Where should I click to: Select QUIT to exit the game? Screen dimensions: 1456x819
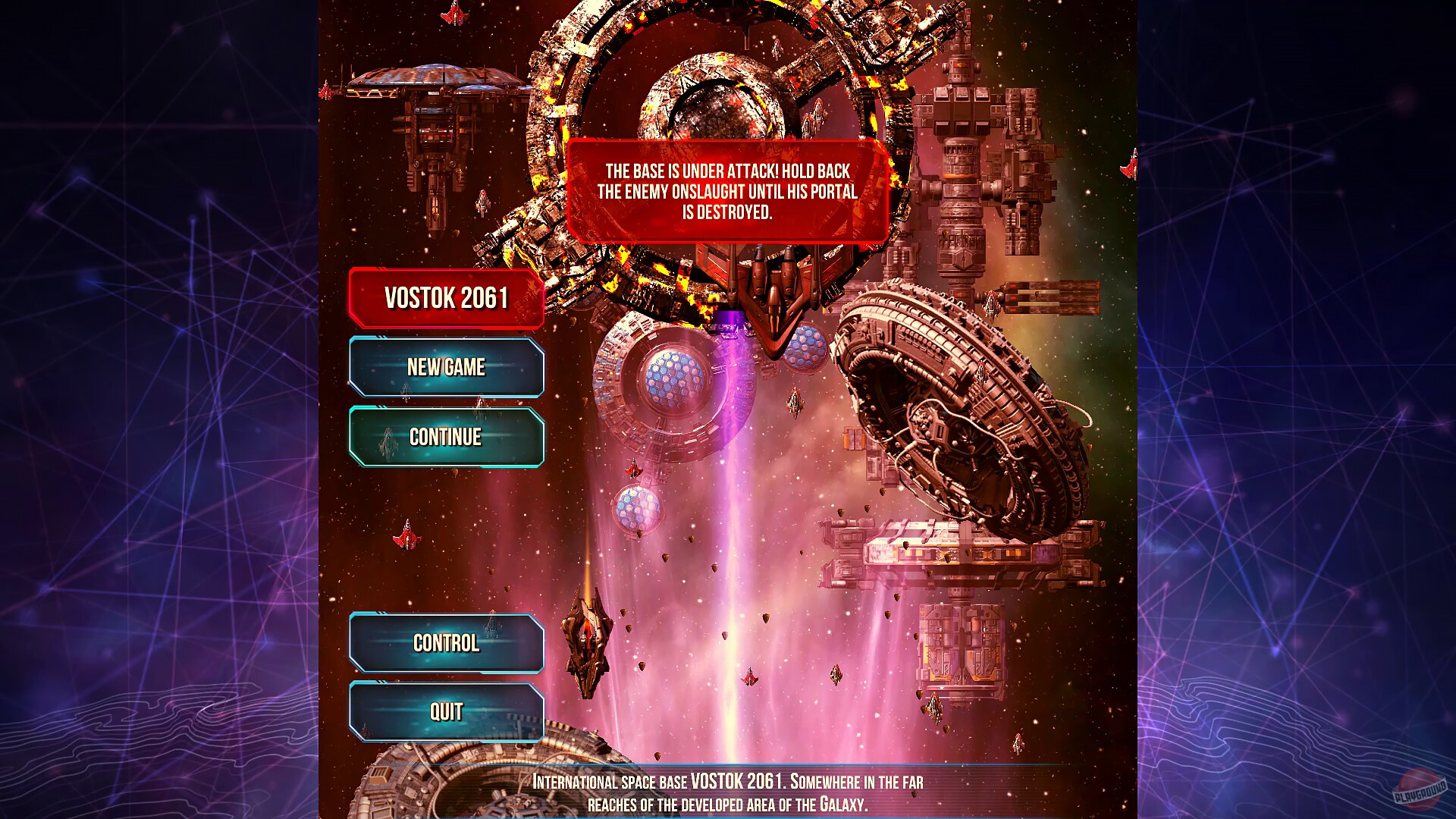pyautogui.click(x=446, y=711)
